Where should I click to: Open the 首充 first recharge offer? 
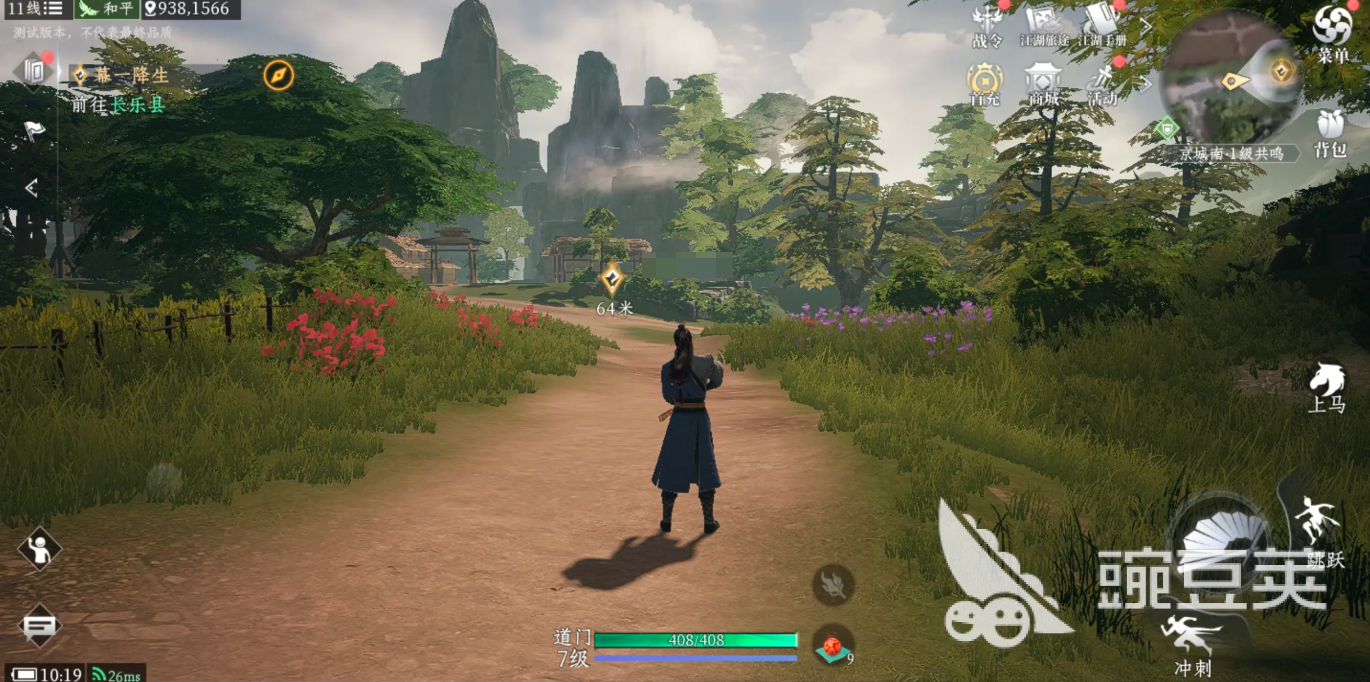pyautogui.click(x=985, y=83)
